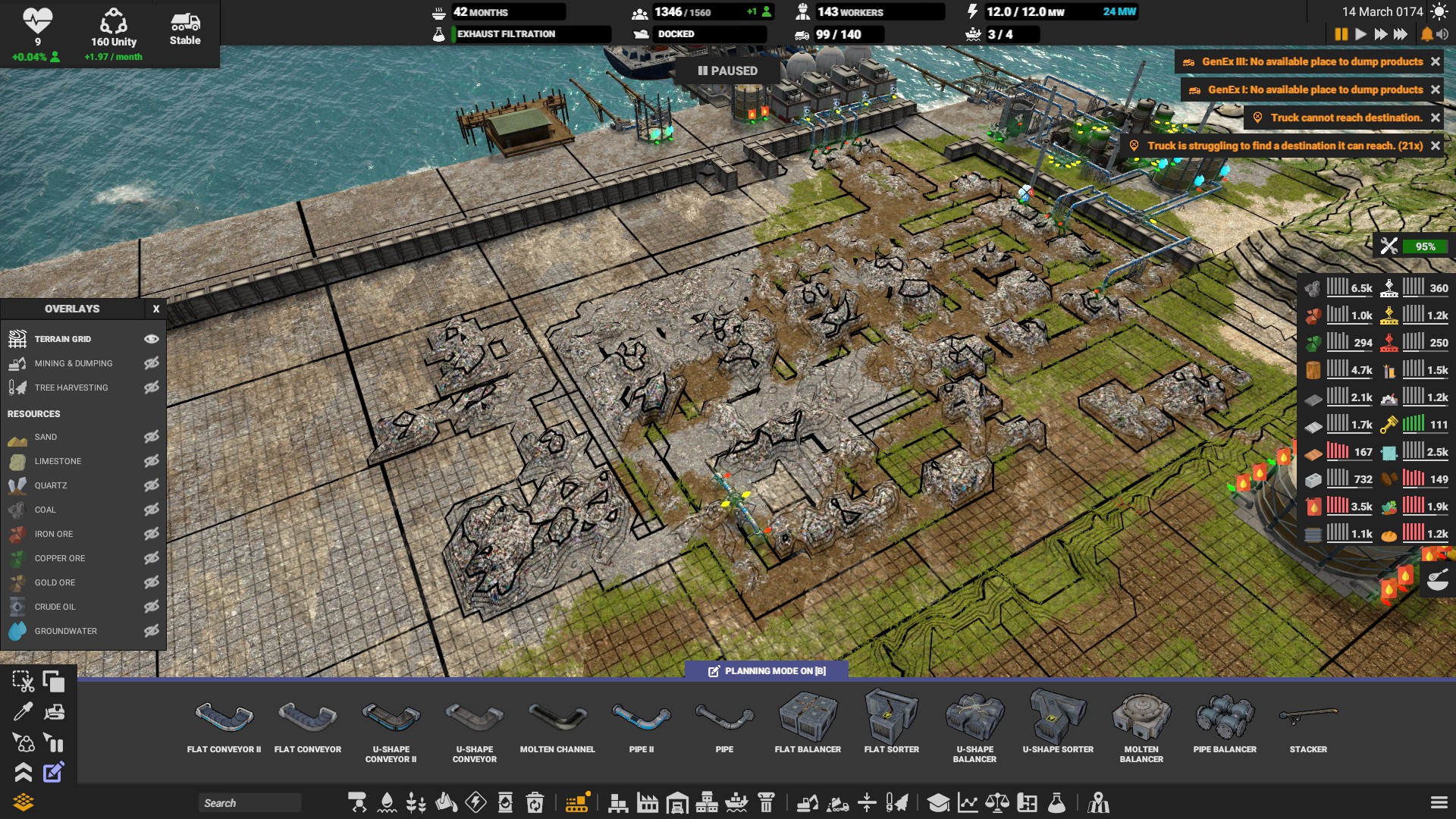Select the copy settings eyedropper tool
Screen dimensions: 1456x819
click(x=23, y=713)
